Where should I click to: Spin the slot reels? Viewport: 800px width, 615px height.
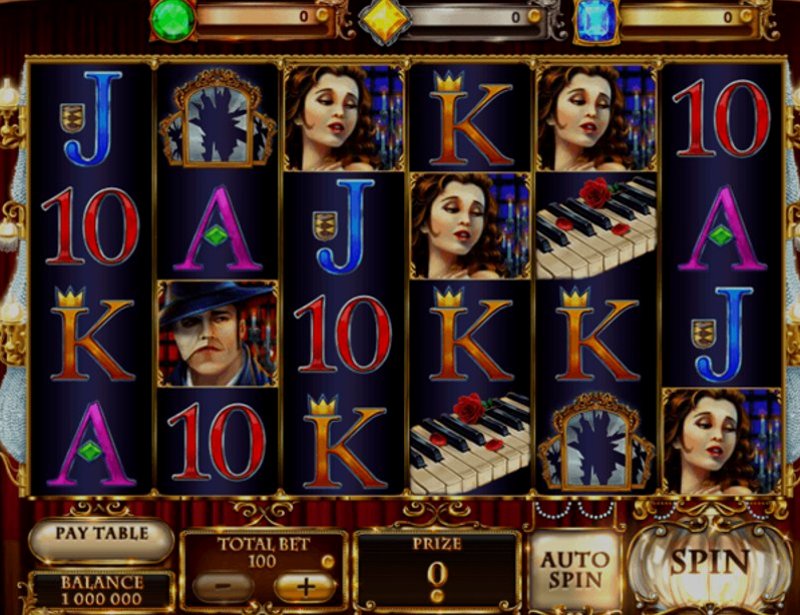pyautogui.click(x=711, y=562)
